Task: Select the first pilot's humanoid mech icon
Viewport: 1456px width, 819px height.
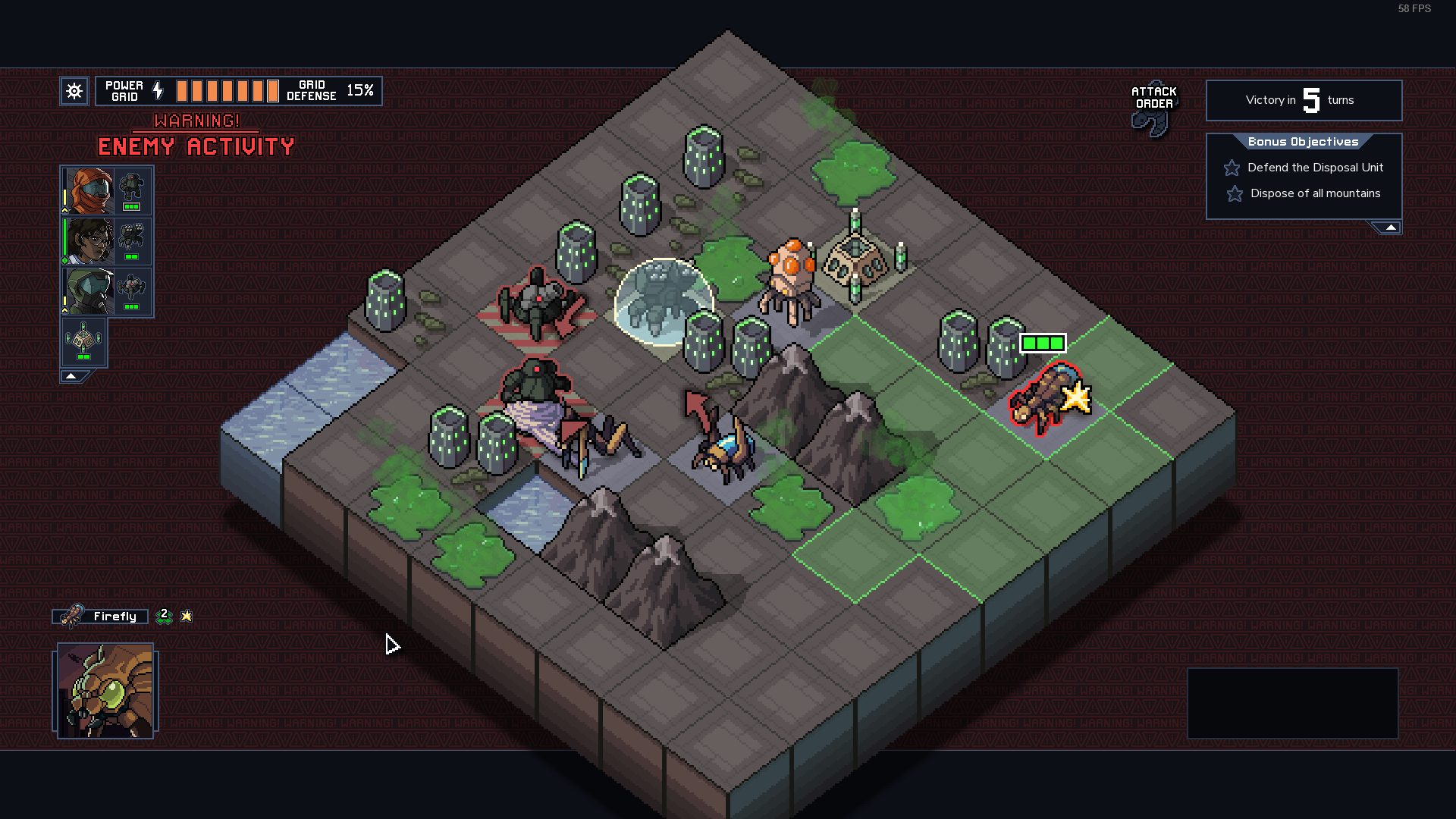Action: click(132, 190)
